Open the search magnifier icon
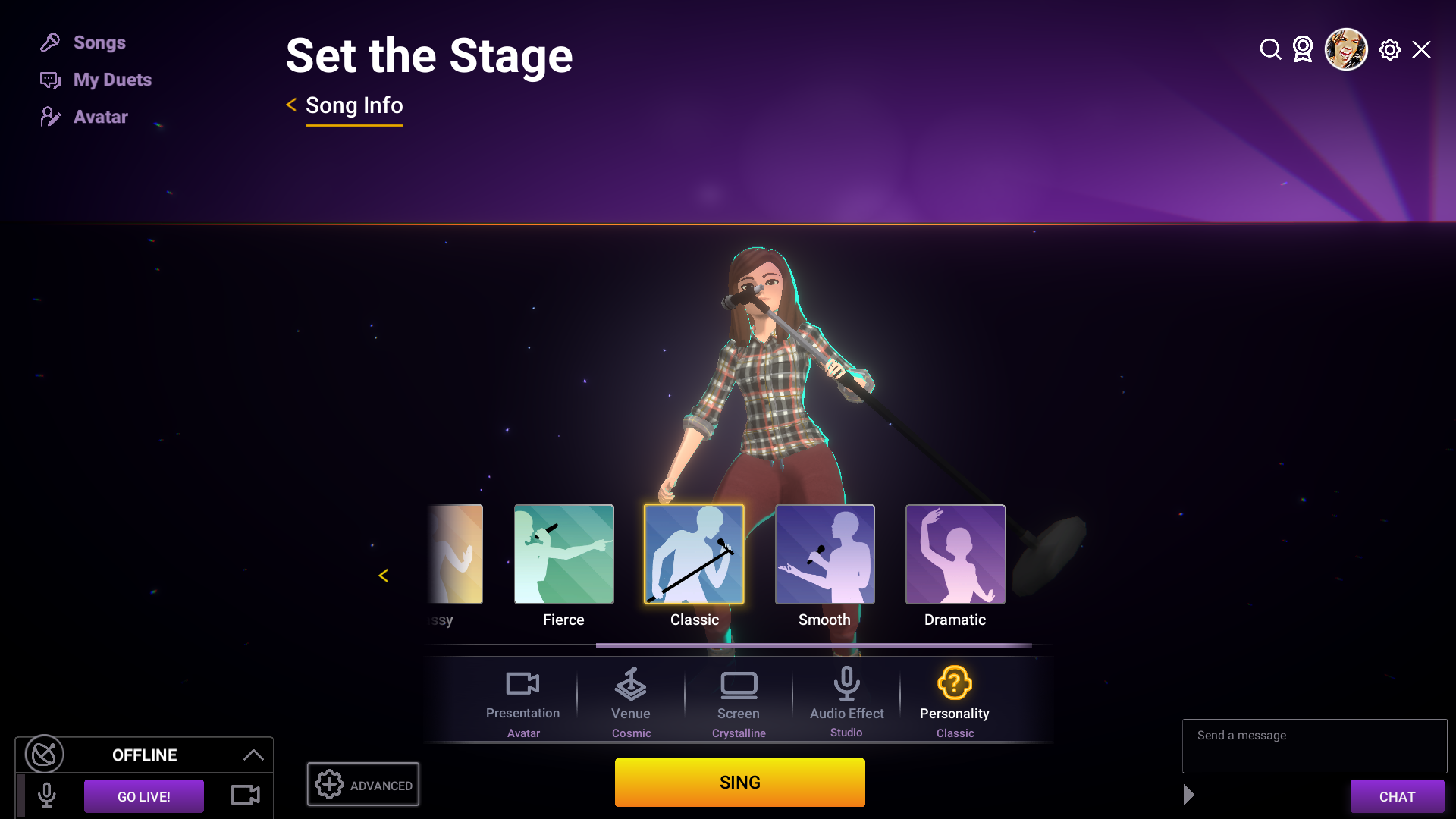 click(x=1270, y=50)
